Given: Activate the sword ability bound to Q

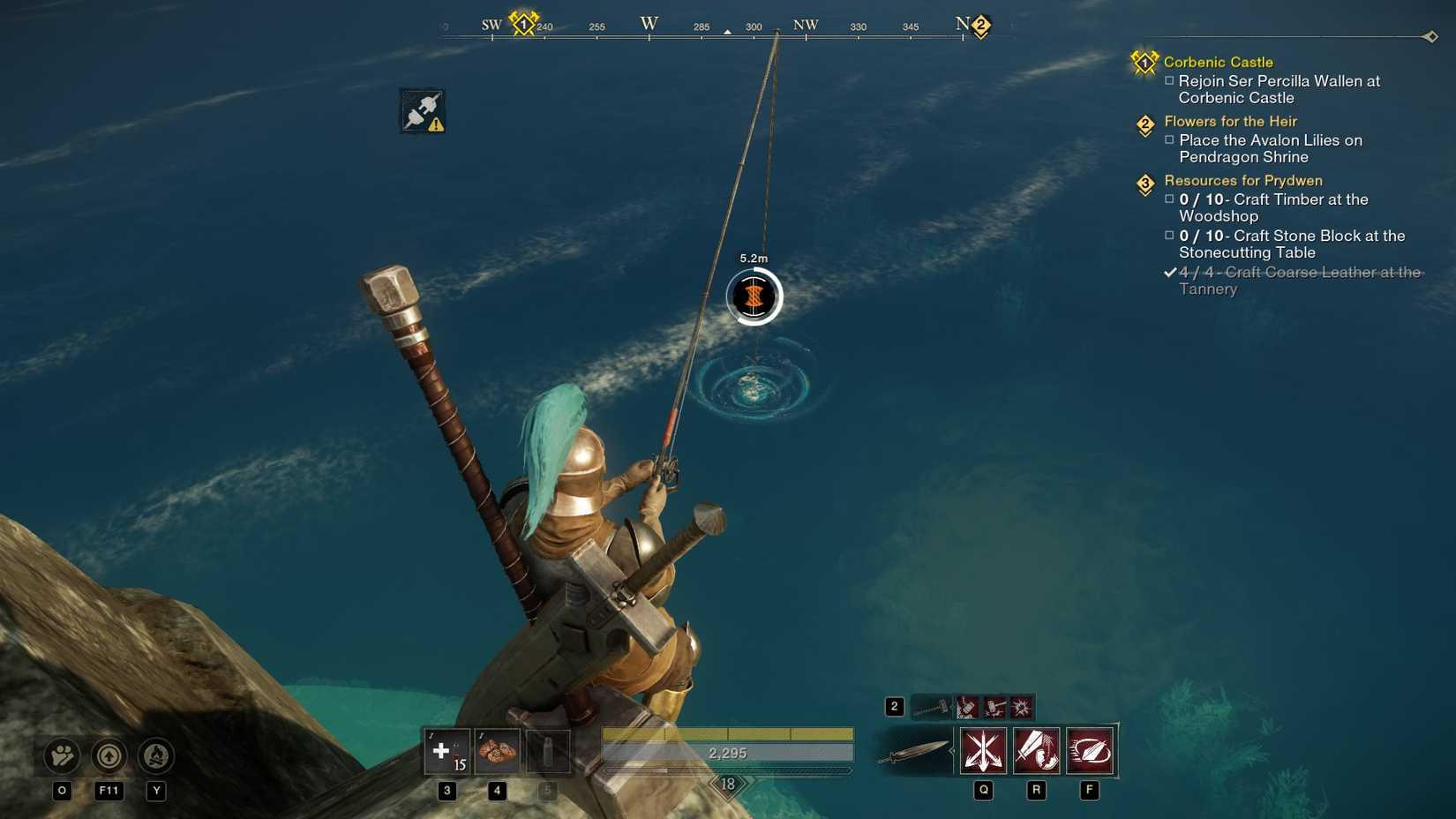Looking at the screenshot, I should 982,750.
